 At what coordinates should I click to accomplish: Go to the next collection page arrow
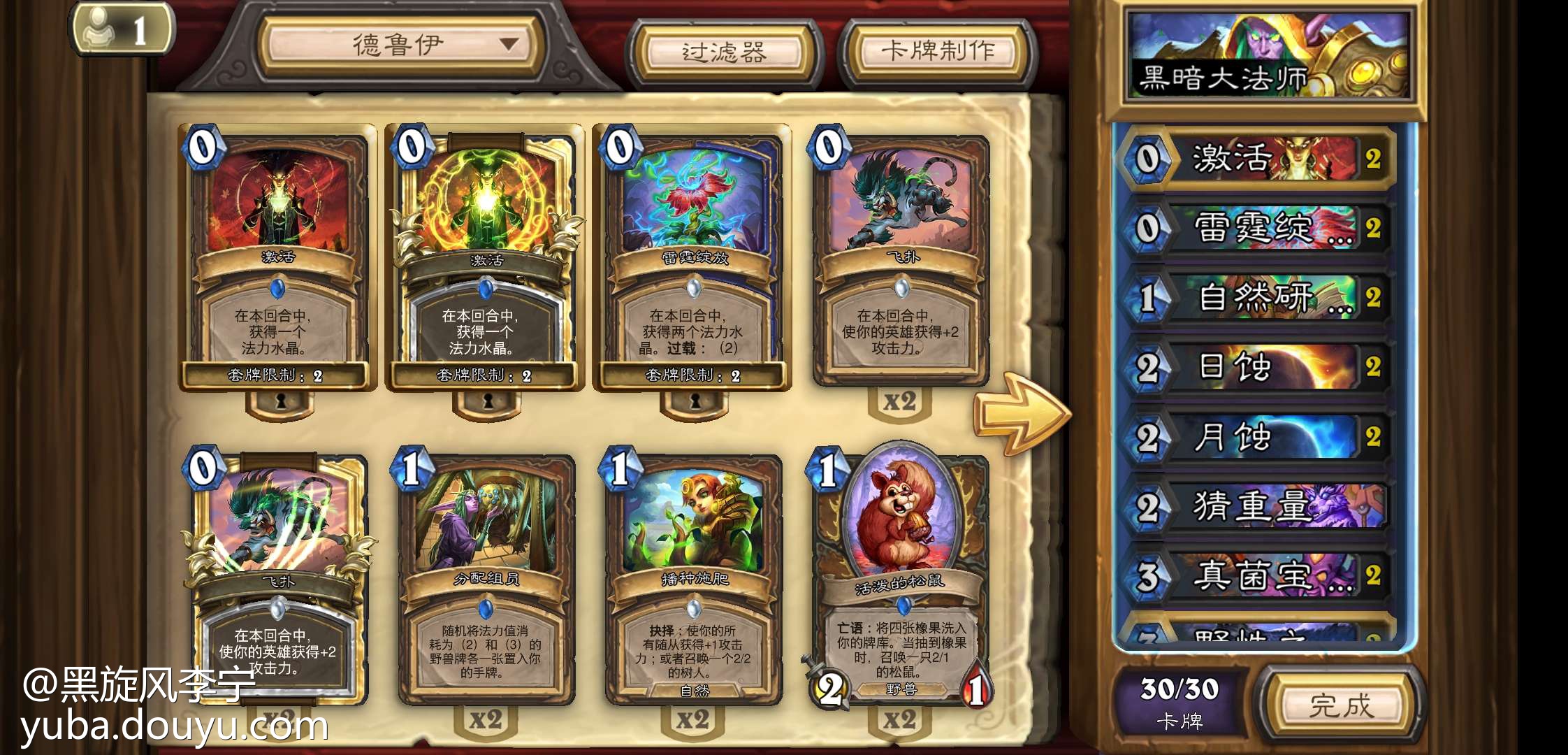(x=1022, y=414)
